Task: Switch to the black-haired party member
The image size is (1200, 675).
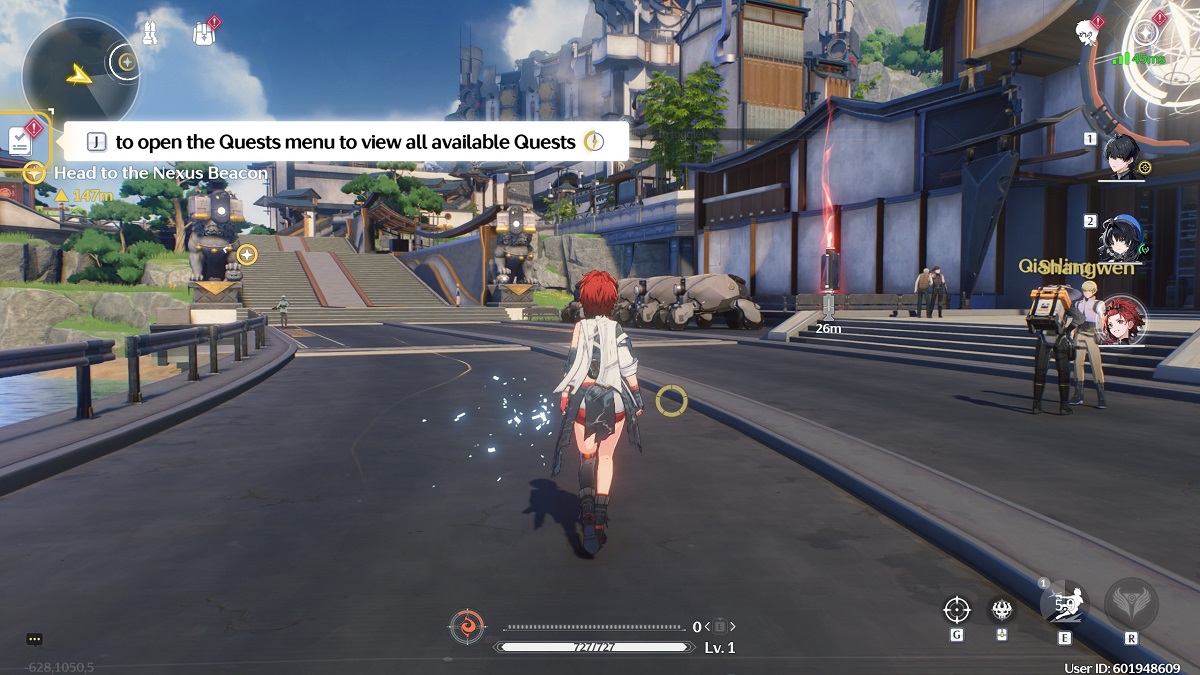Action: pyautogui.click(x=1121, y=155)
